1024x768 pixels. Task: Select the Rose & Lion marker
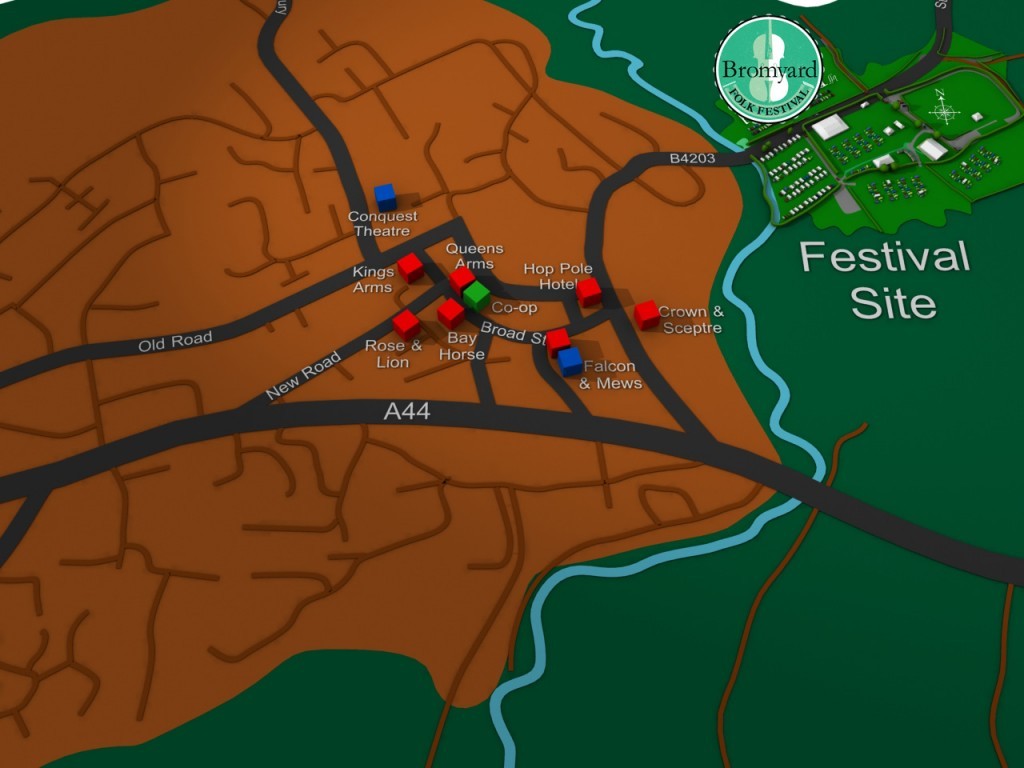coord(406,323)
